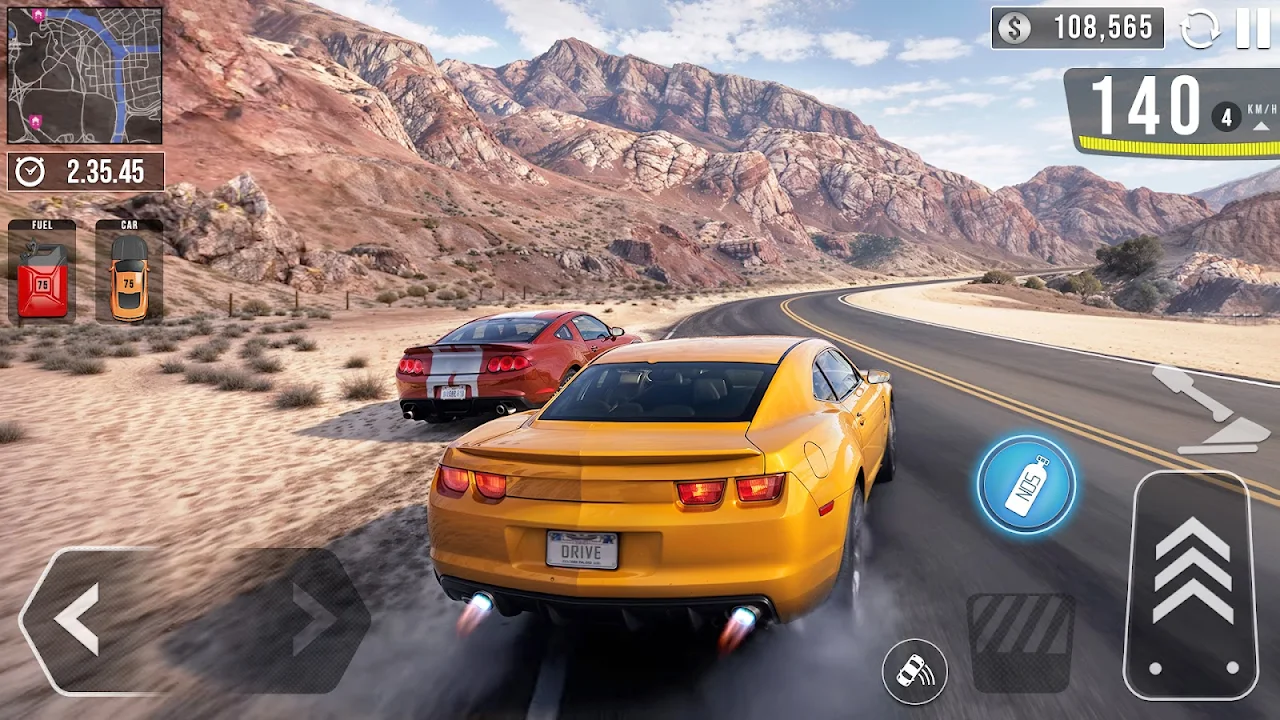Open the minimap in the corner
Screen dimensions: 1280x720
tap(85, 76)
